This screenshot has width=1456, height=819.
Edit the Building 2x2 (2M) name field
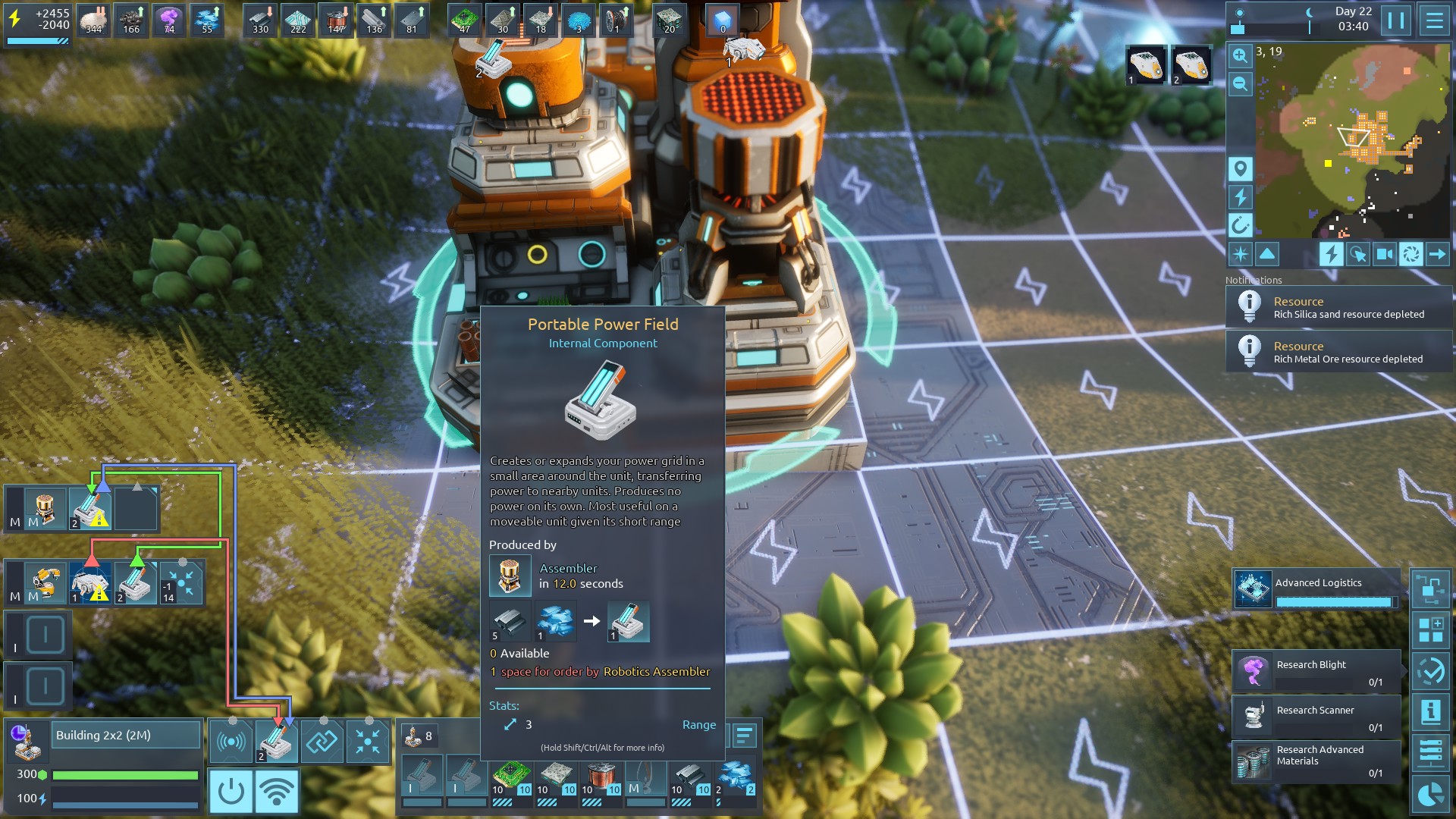click(126, 736)
